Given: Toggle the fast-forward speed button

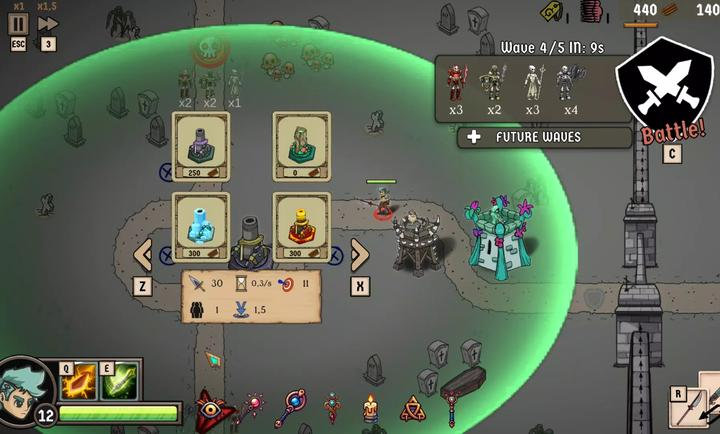Looking at the screenshot, I should tap(48, 23).
